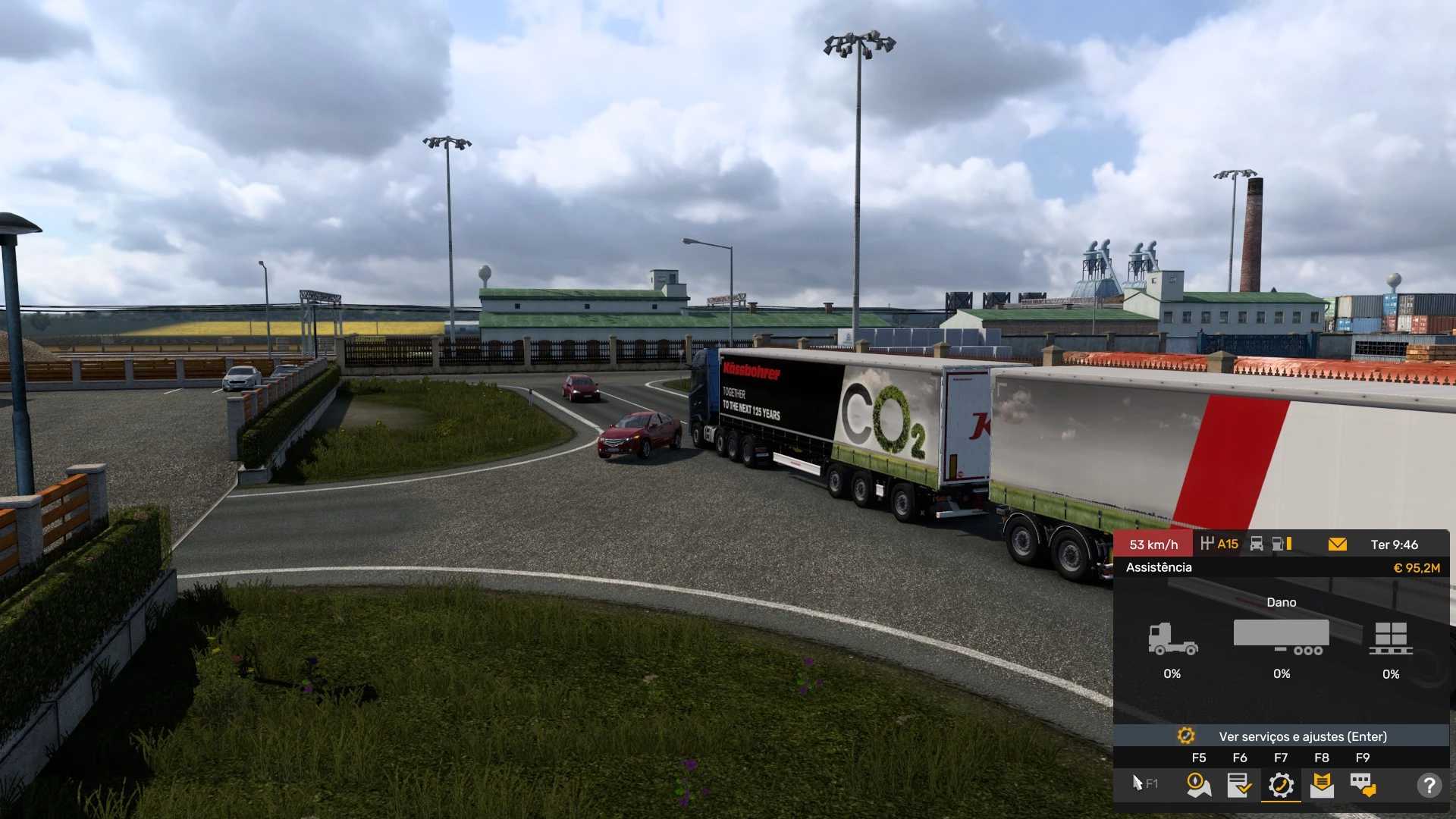Open the yellow envelope mail notification
This screenshot has width=1456, height=819.
pyautogui.click(x=1338, y=544)
